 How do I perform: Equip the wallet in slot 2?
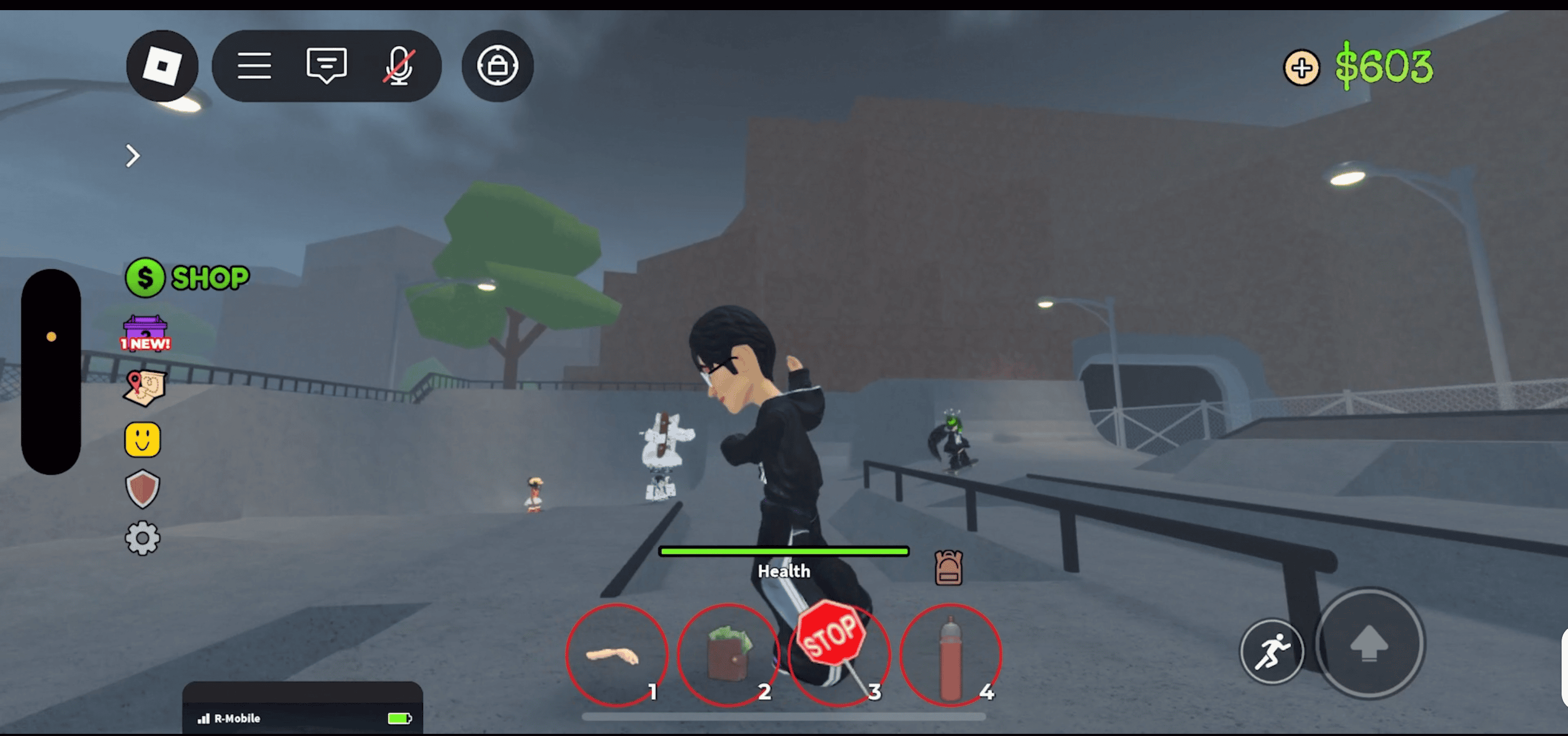click(728, 654)
